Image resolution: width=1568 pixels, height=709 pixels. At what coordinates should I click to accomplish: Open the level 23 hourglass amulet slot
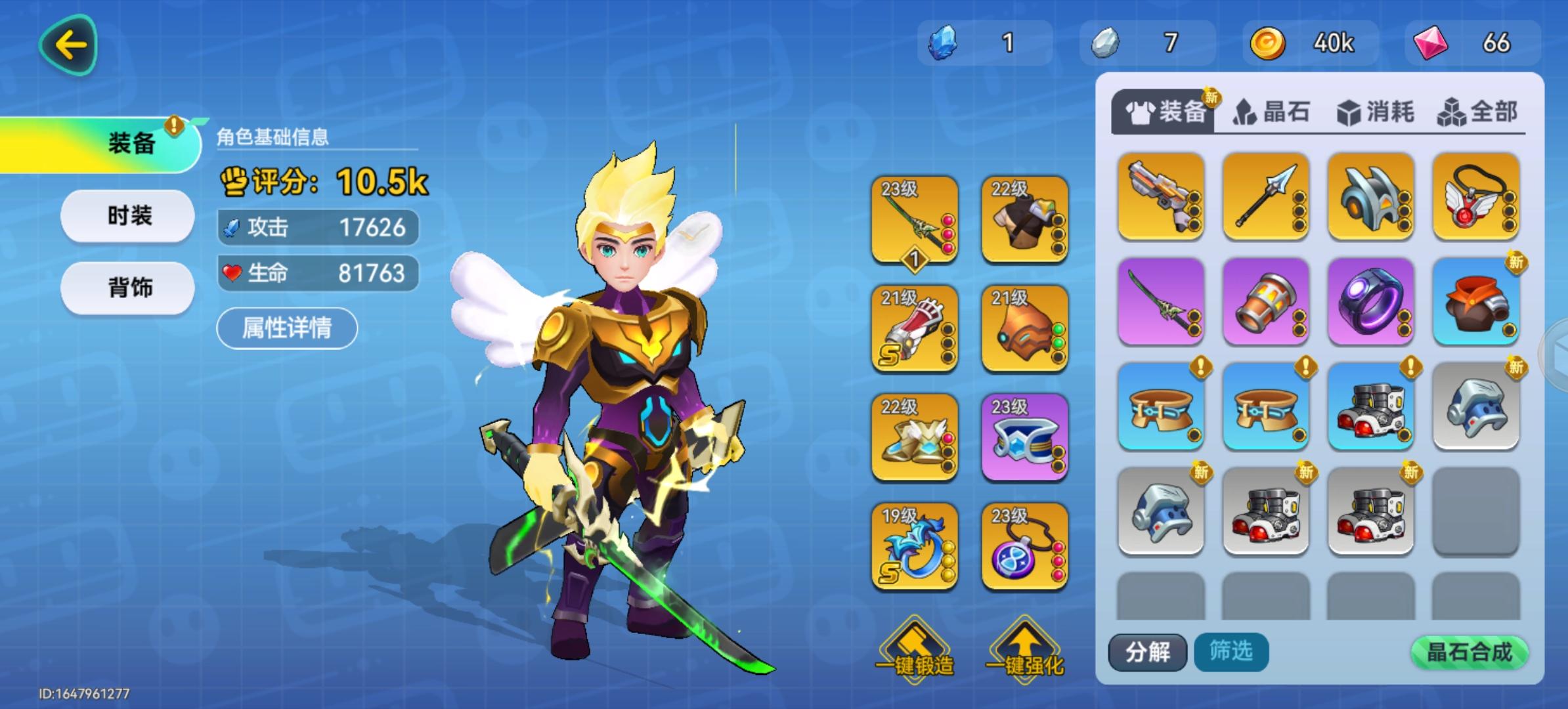[x=1026, y=548]
